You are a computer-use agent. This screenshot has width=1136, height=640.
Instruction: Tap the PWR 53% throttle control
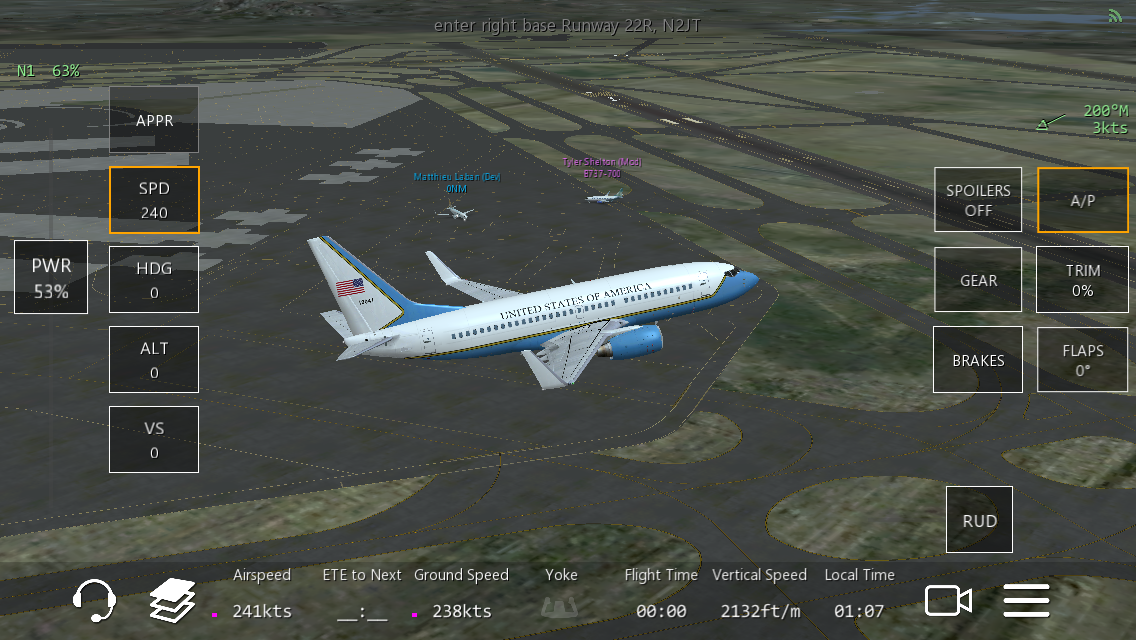pyautogui.click(x=51, y=278)
